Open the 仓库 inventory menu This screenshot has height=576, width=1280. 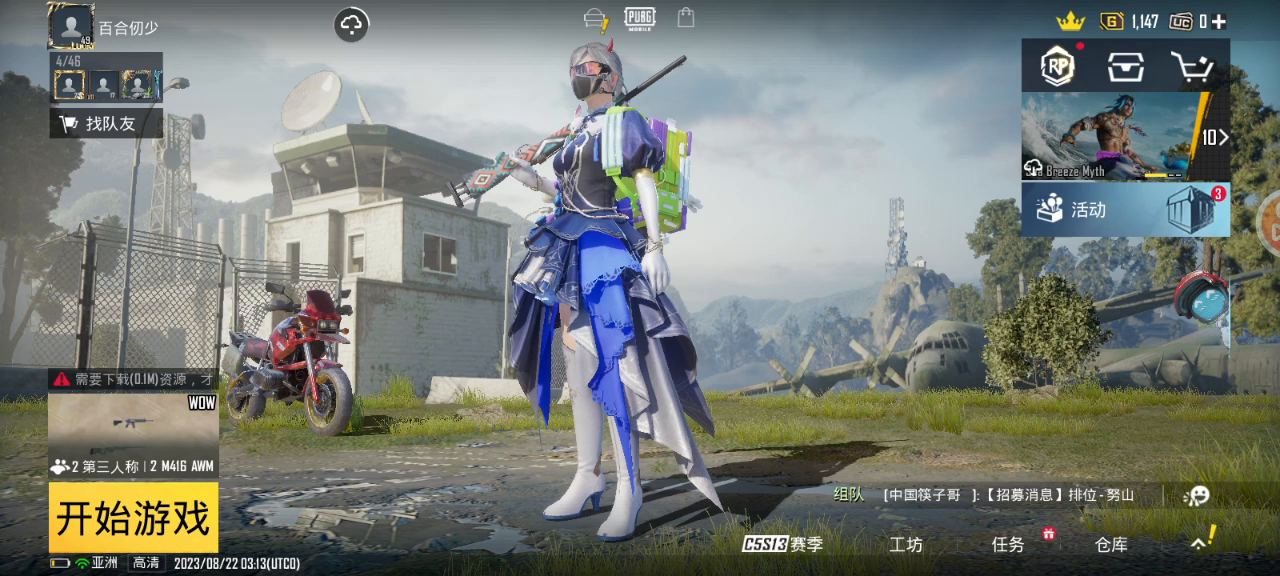(1111, 544)
